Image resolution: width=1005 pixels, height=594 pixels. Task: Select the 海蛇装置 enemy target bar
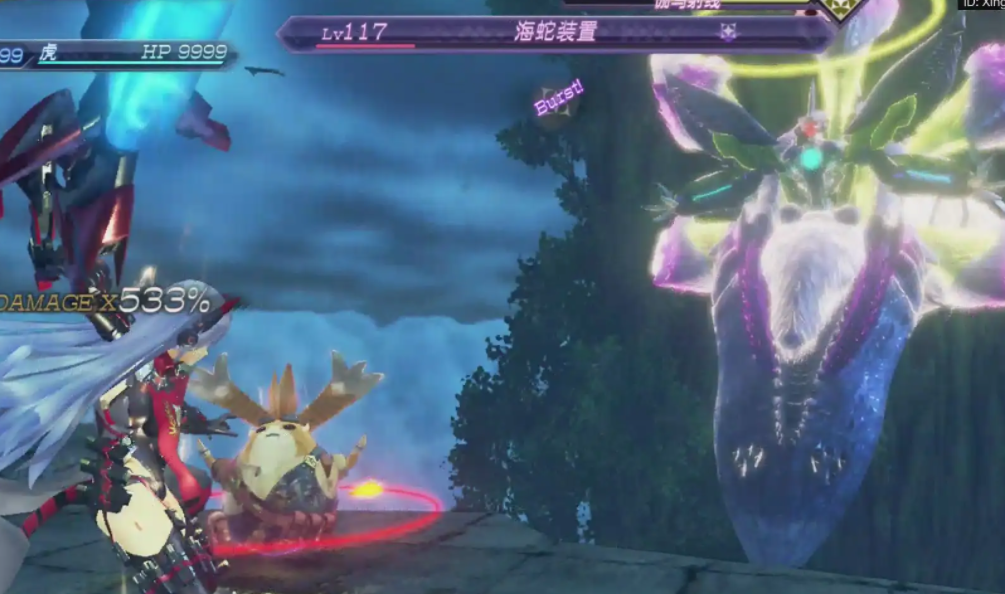[x=555, y=33]
